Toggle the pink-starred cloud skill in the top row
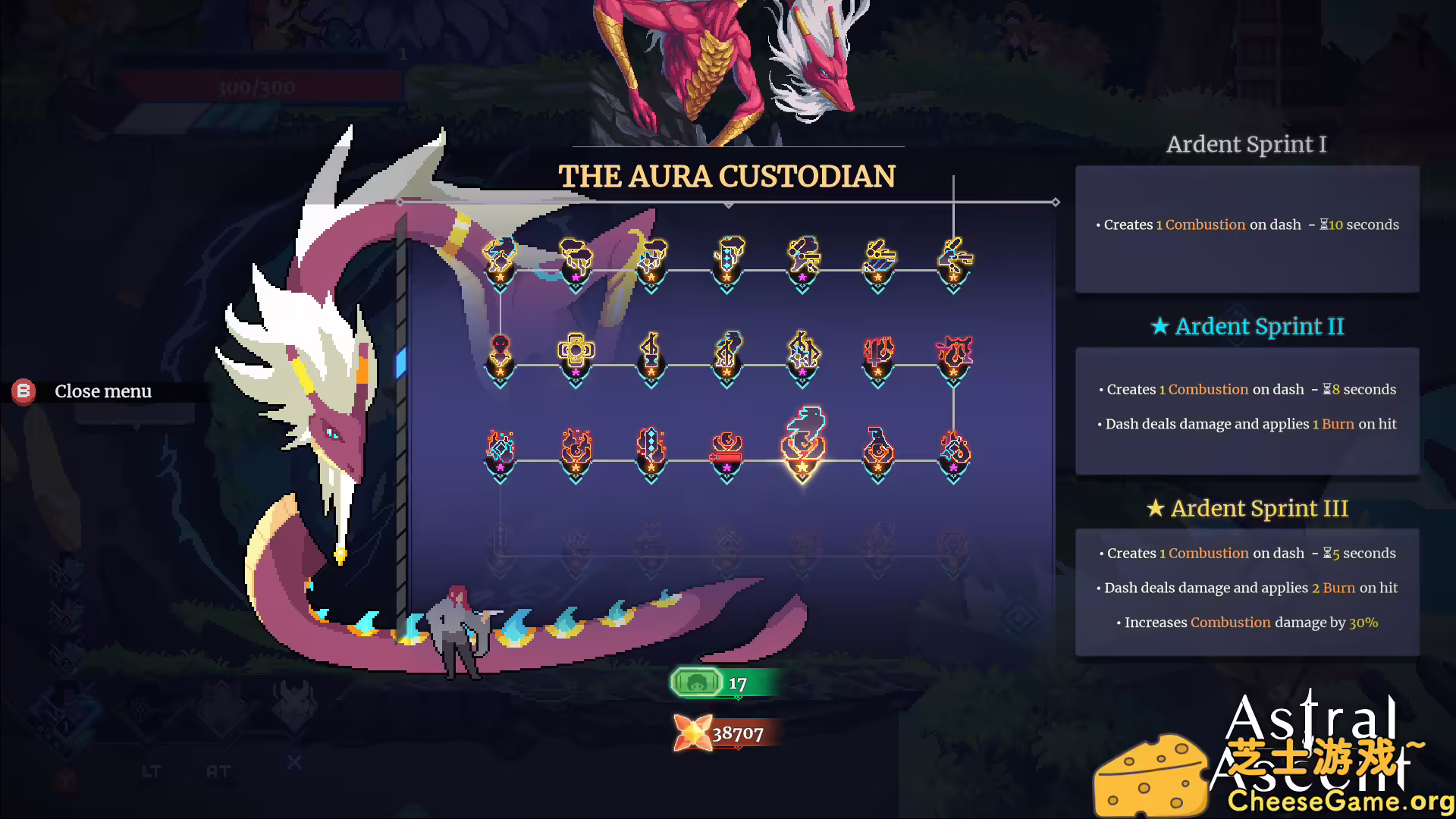 pos(576,258)
